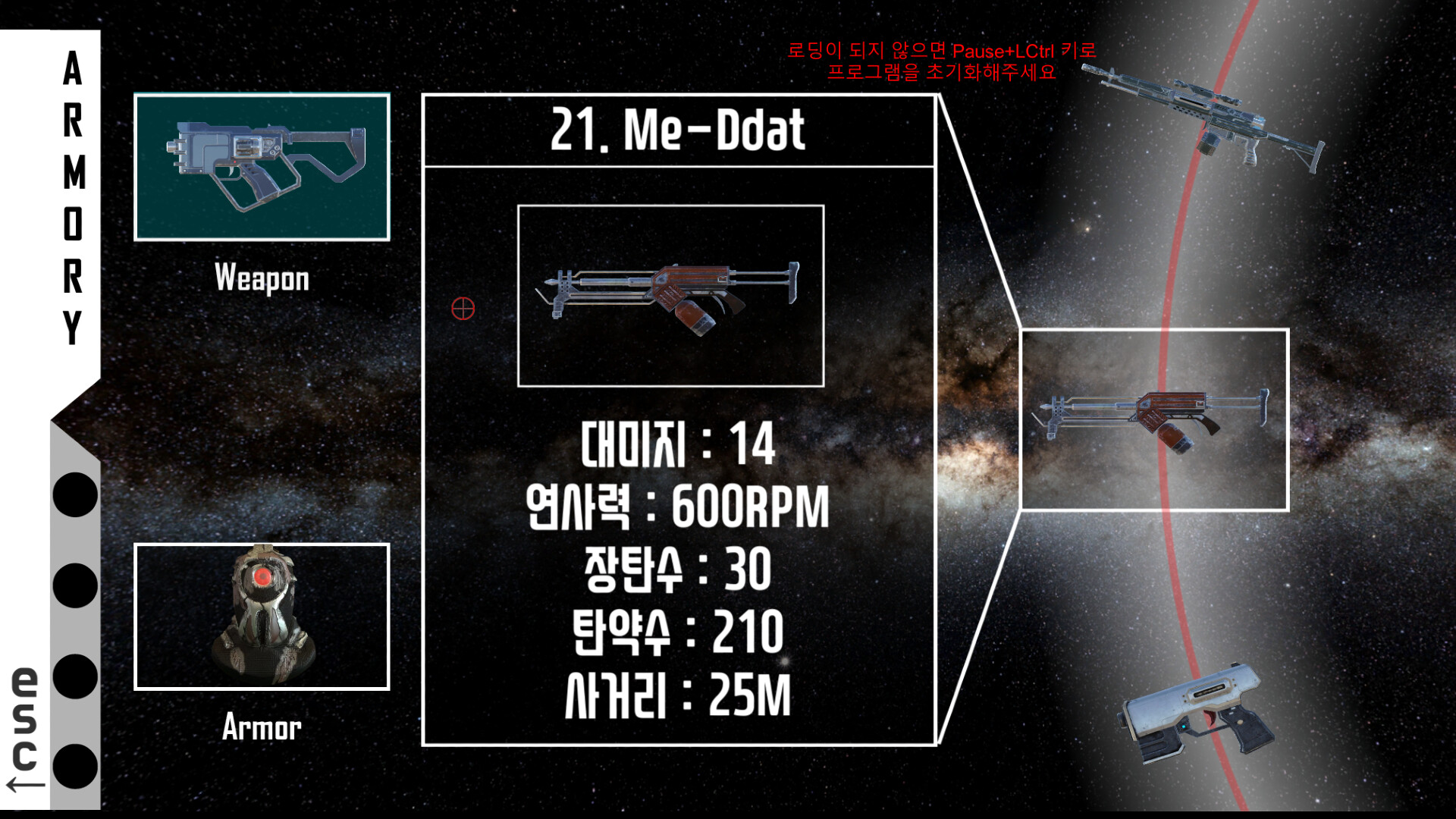This screenshot has width=1456, height=819.
Task: Click the Weapon text label
Action: click(262, 281)
